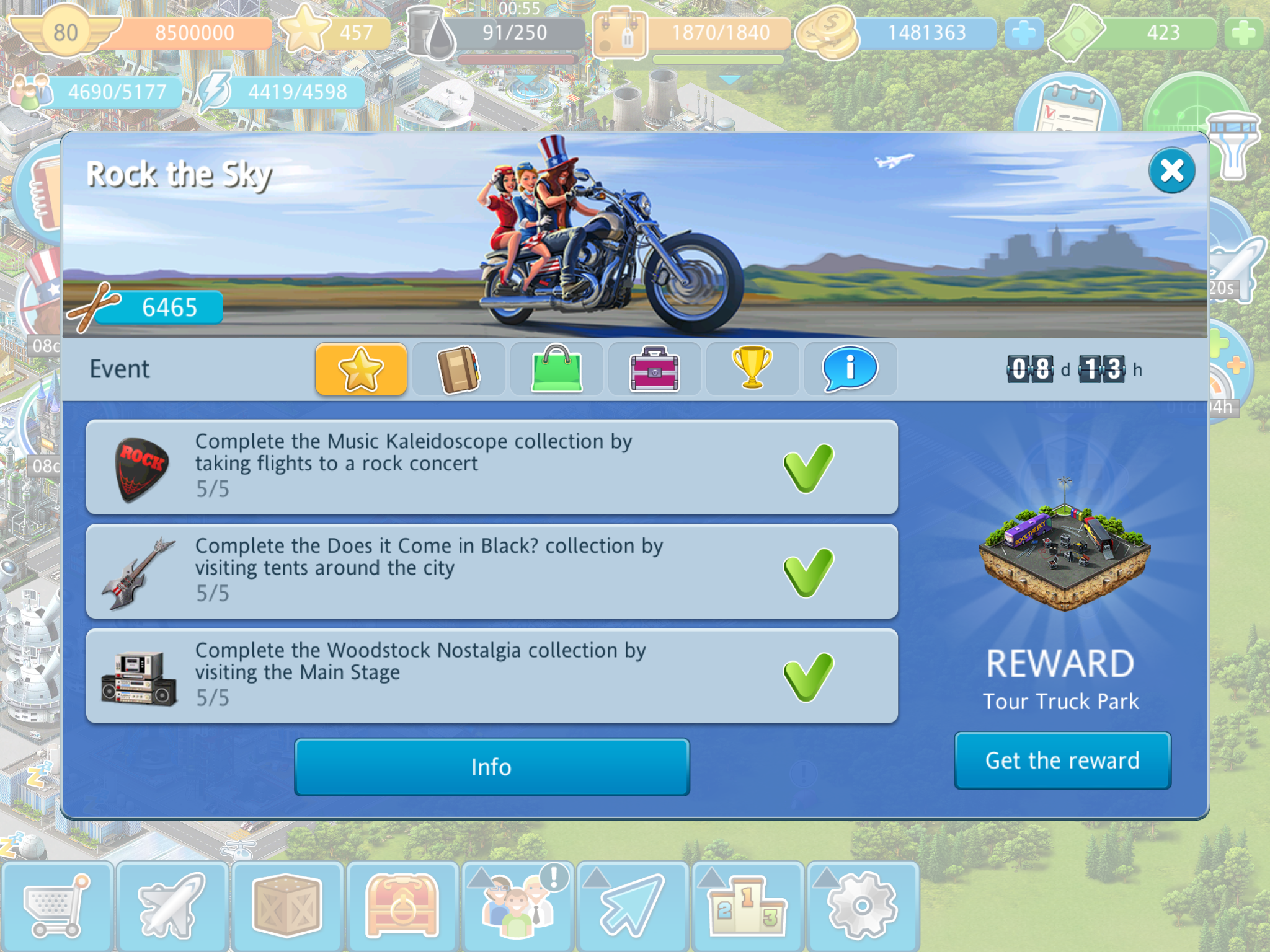Switch to the pink suitcase tab

655,369
